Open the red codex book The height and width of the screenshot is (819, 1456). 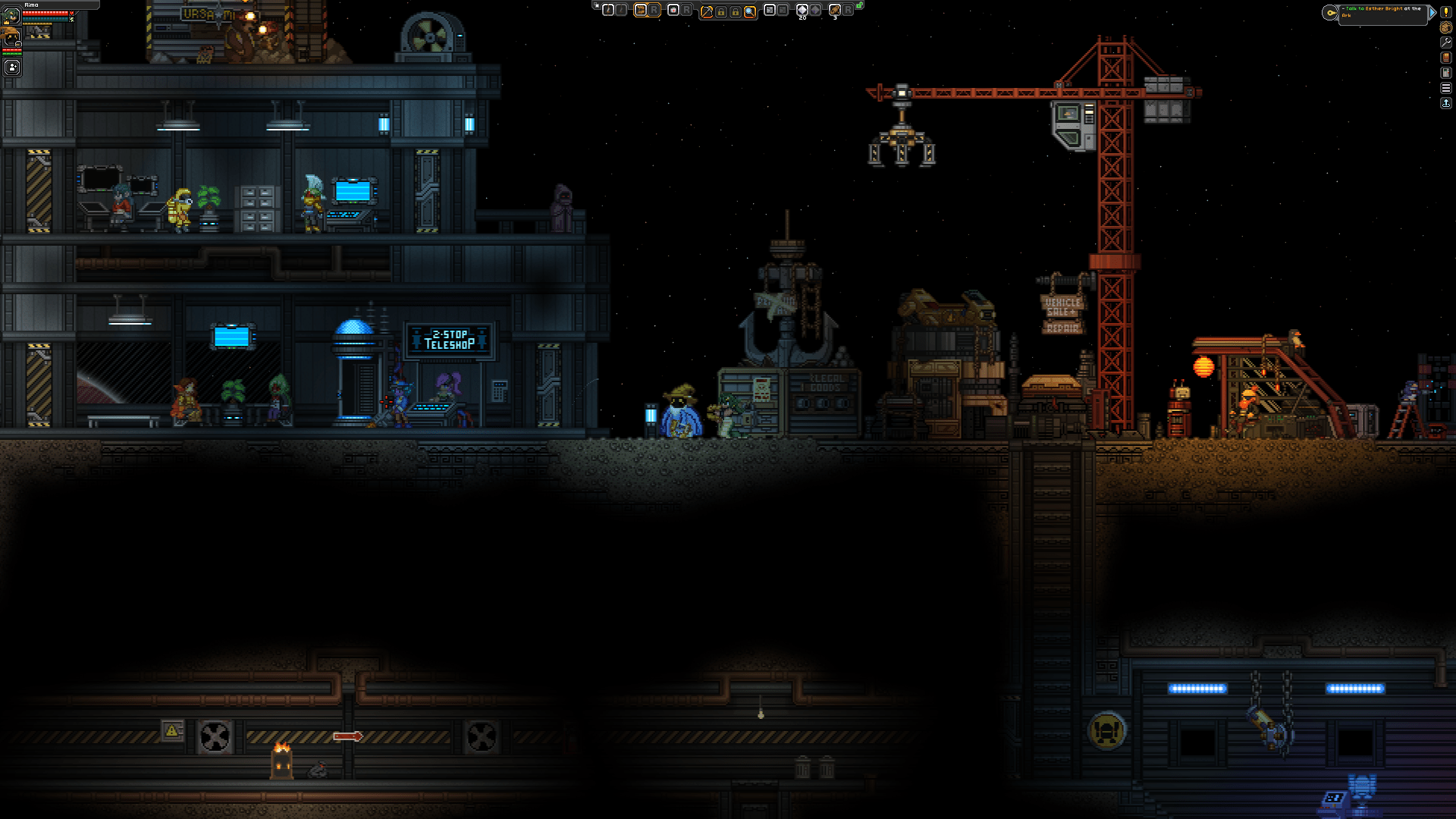1446,58
